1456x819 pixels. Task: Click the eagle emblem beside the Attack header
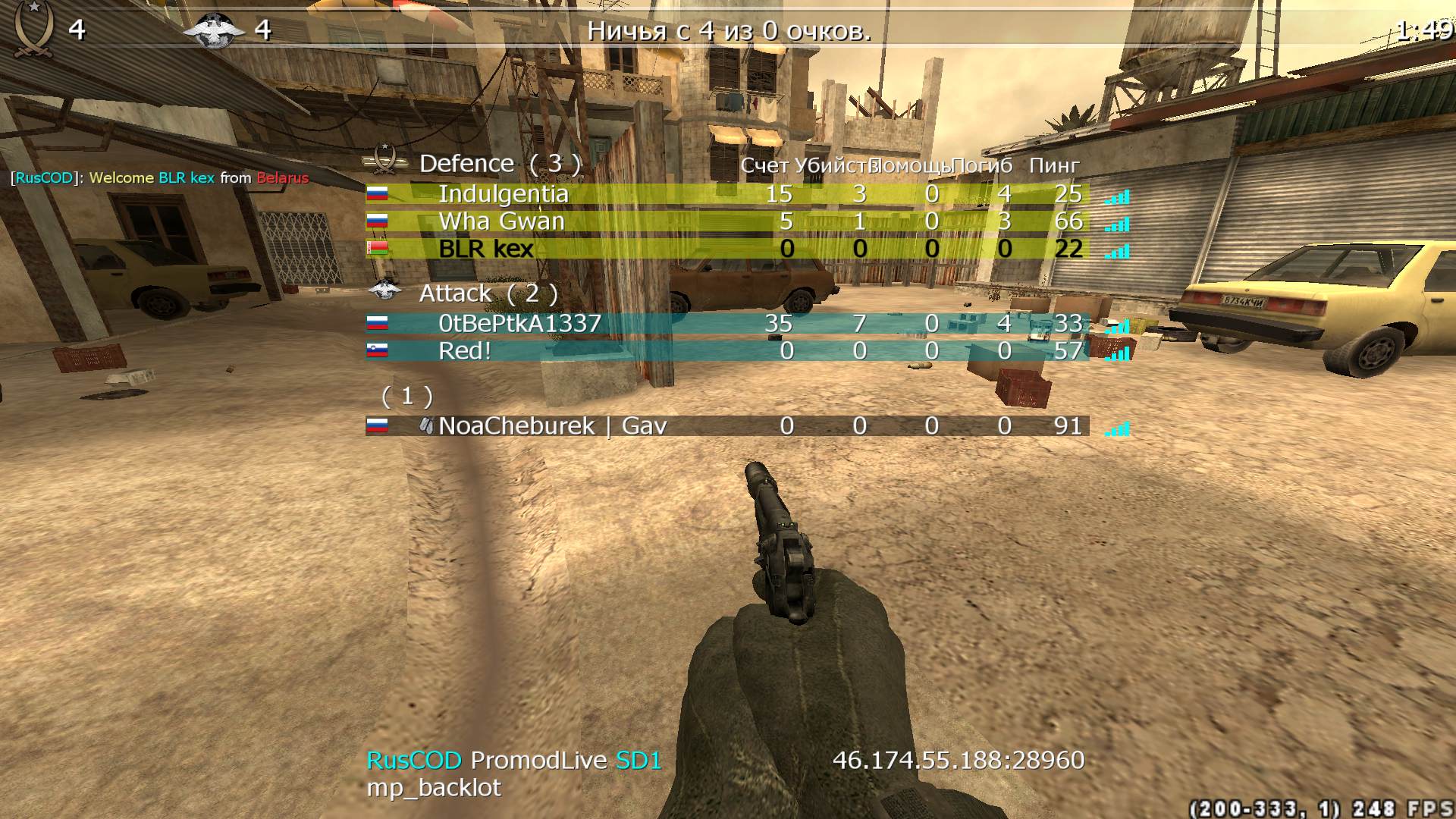tap(387, 292)
